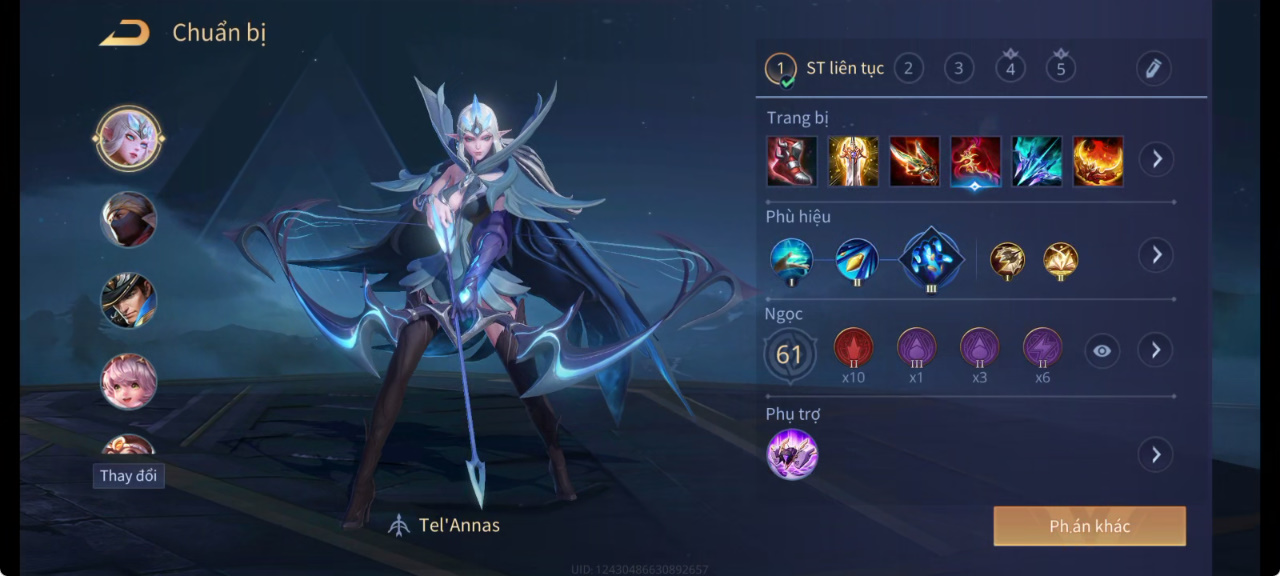Expand the Ngọc arcana section
1280x576 pixels.
[1156, 350]
